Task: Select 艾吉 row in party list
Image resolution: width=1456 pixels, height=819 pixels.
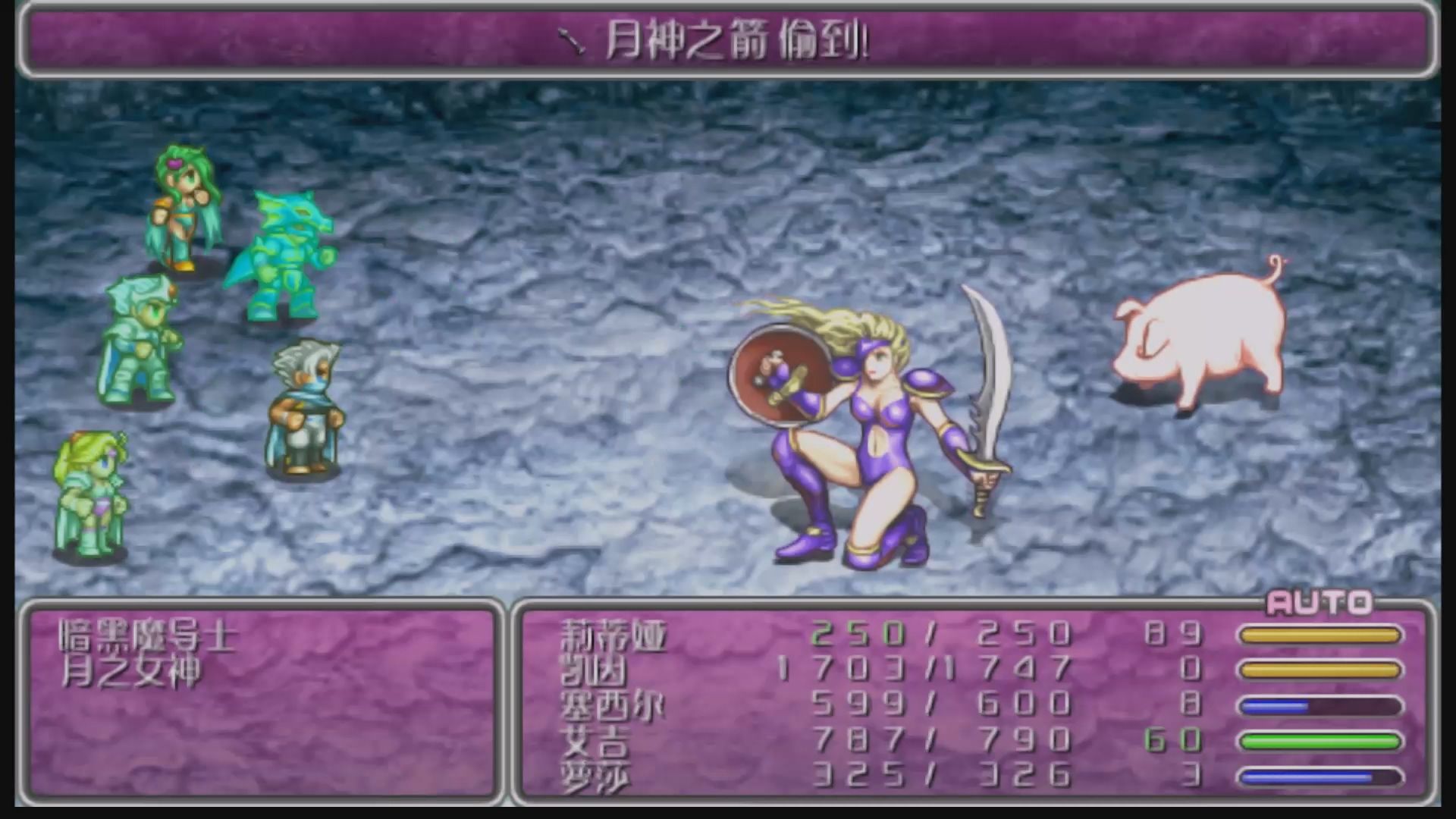Action: pos(595,740)
